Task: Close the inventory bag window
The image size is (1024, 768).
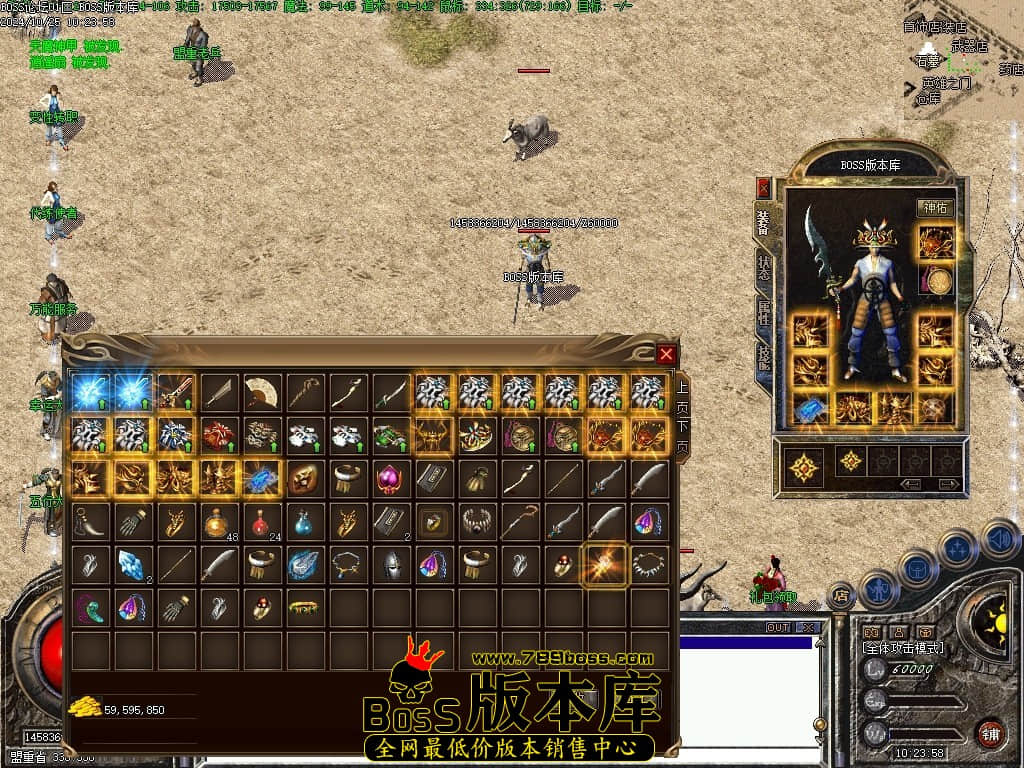Action: [x=667, y=354]
